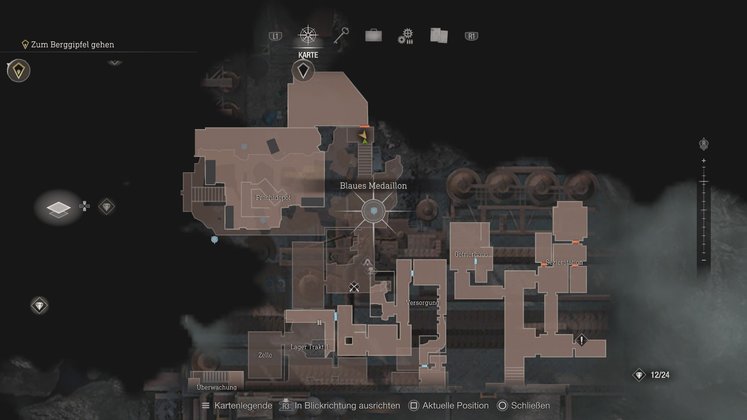
Task: Select the Blaues Medaillon map marker
Action: pyautogui.click(x=373, y=211)
